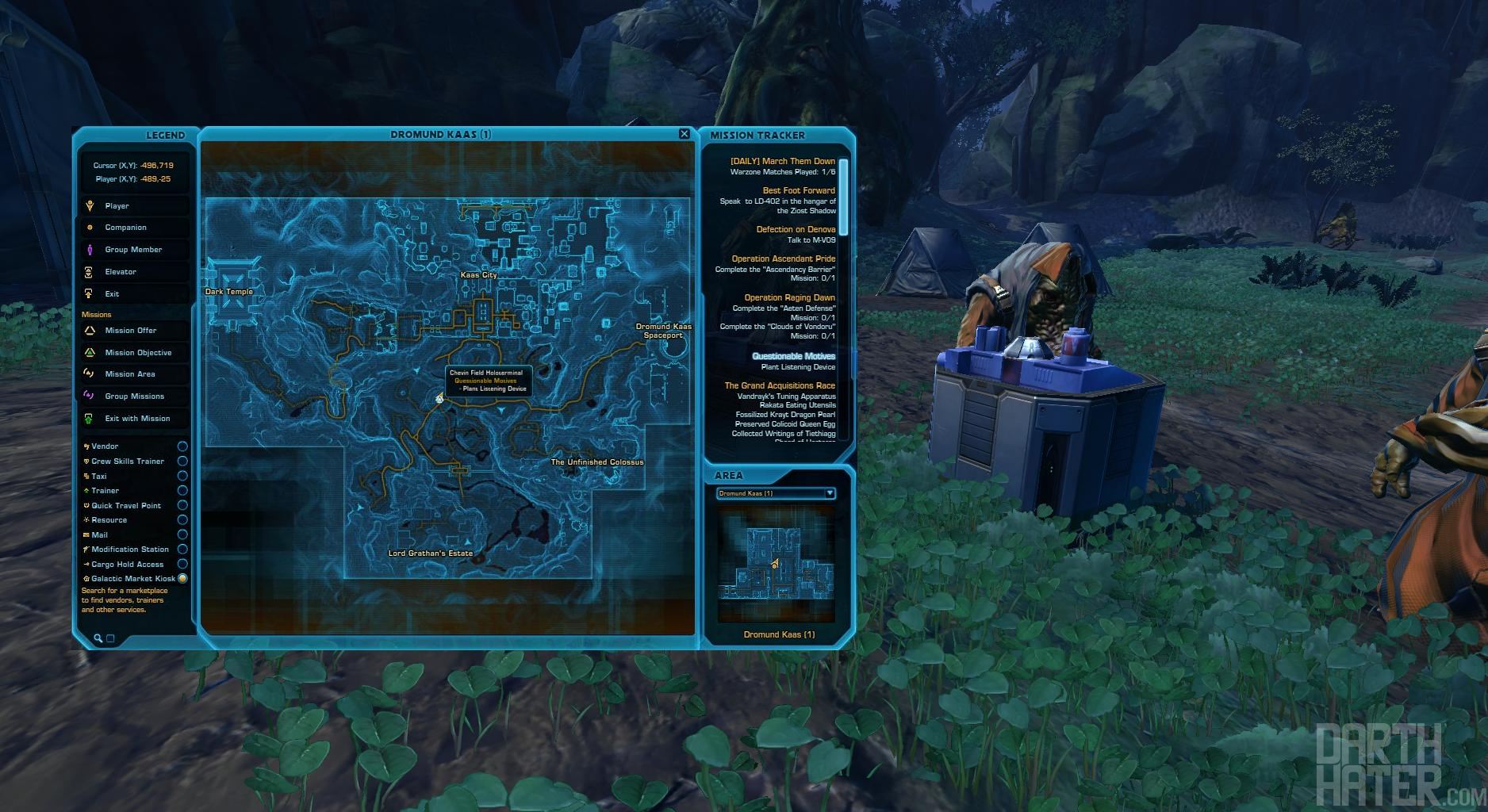Viewport: 1488px width, 812px height.
Task: Choose the Best Foot Forward mission entry
Action: 798,191
